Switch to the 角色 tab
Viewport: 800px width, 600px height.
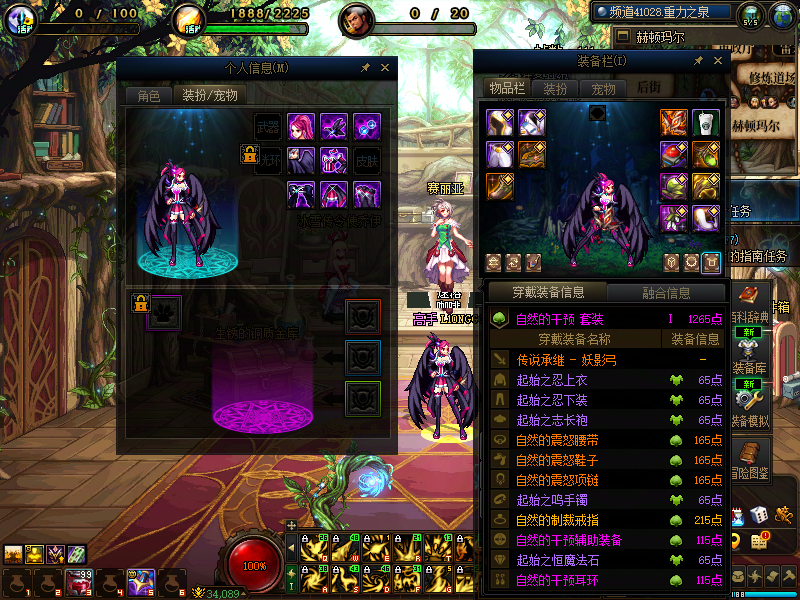pyautogui.click(x=148, y=96)
